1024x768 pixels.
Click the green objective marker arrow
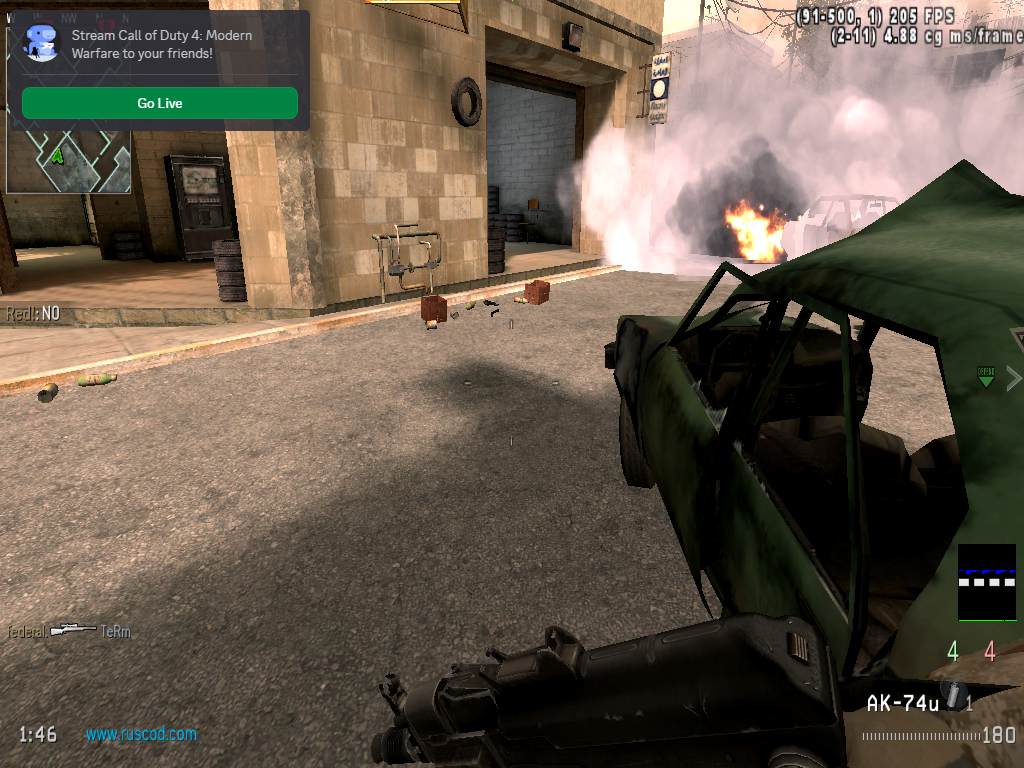click(x=986, y=376)
